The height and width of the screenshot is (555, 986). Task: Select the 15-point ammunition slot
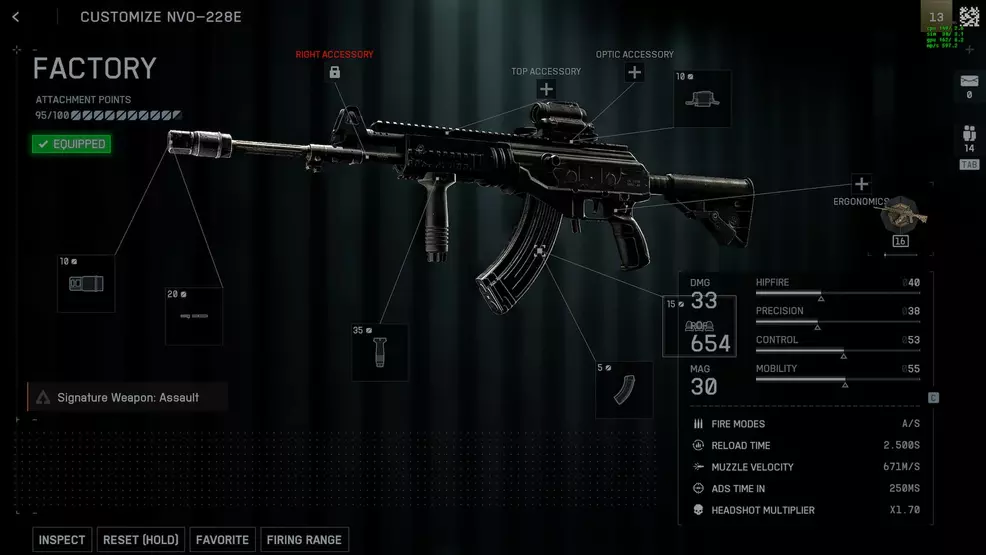click(699, 325)
